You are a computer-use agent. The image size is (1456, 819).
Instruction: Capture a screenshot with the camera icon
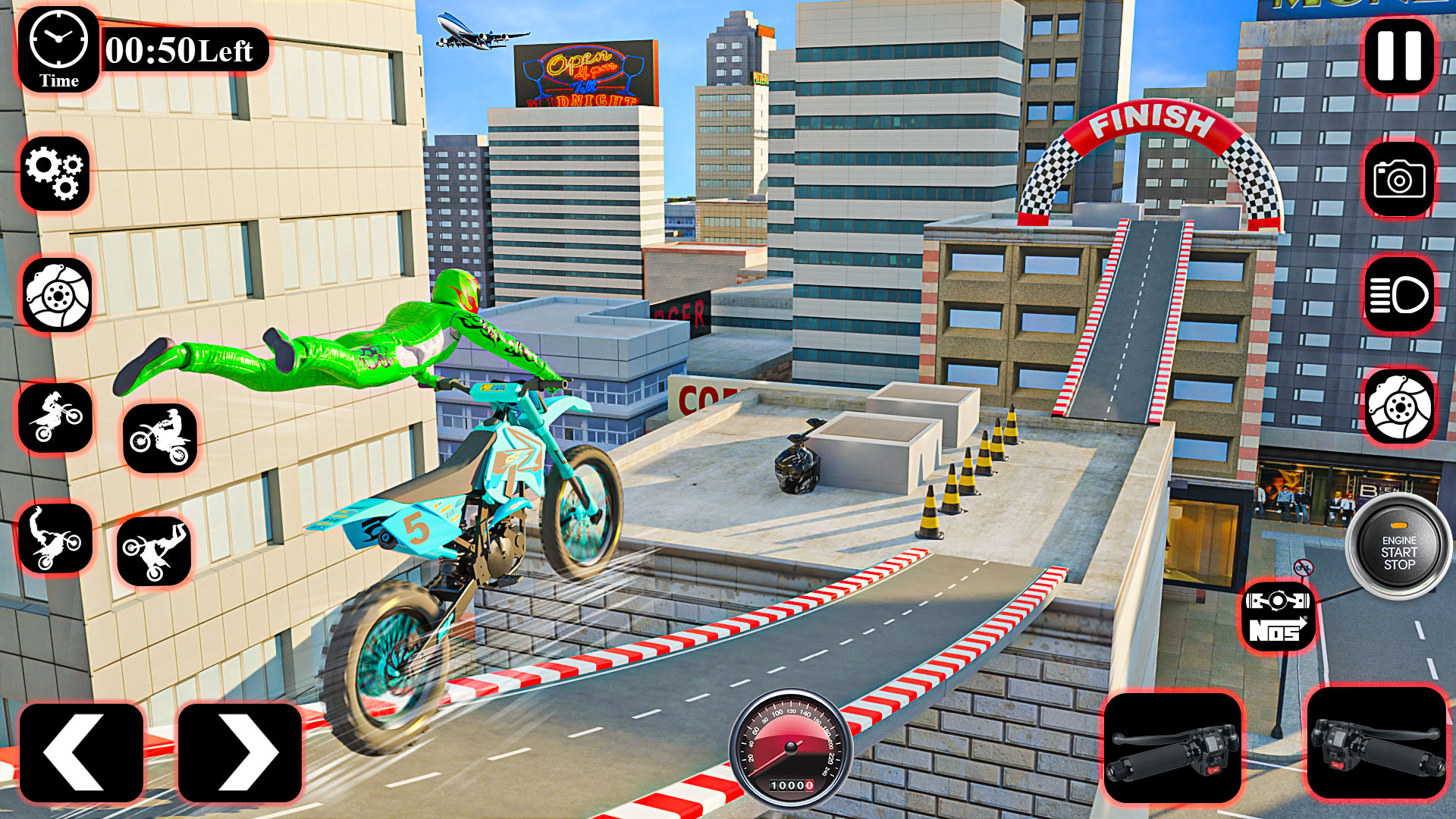click(1399, 178)
